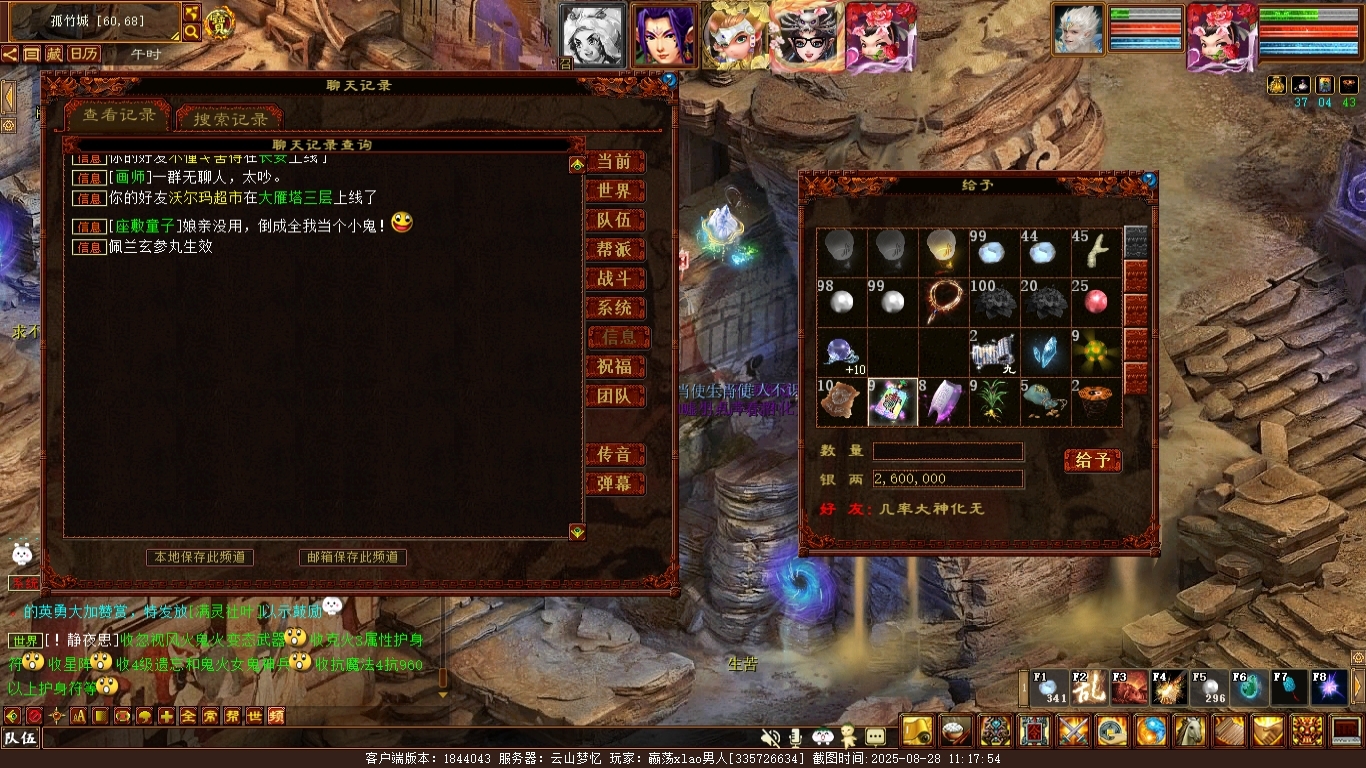Show the 队伍 channel records
Image resolution: width=1366 pixels, height=768 pixels.
[614, 221]
